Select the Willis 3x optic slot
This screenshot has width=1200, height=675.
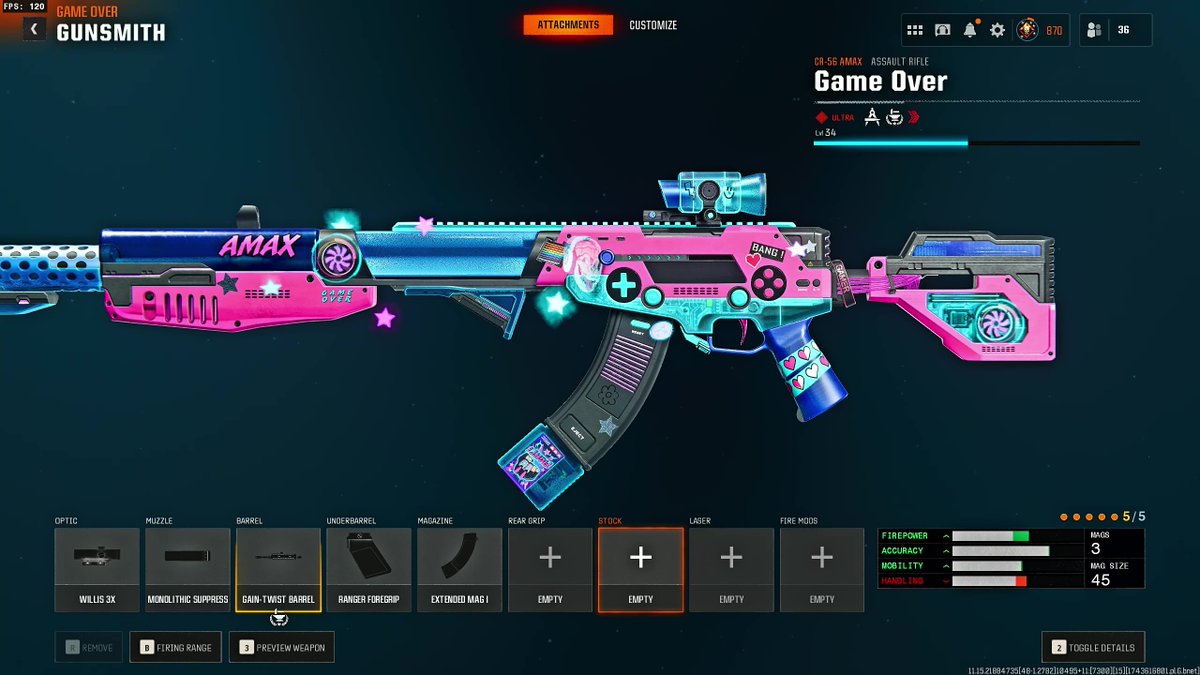point(97,569)
